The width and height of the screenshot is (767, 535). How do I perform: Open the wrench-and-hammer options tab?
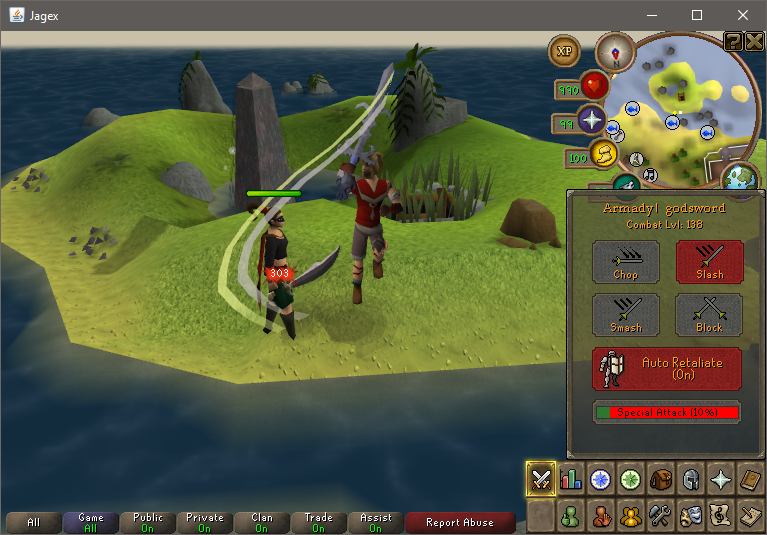point(661,516)
